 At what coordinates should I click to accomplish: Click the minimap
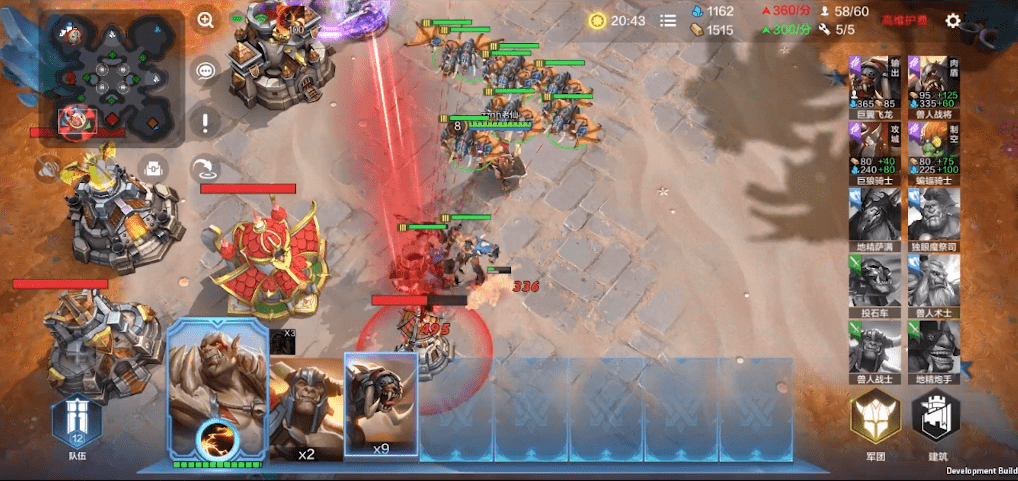click(x=112, y=78)
